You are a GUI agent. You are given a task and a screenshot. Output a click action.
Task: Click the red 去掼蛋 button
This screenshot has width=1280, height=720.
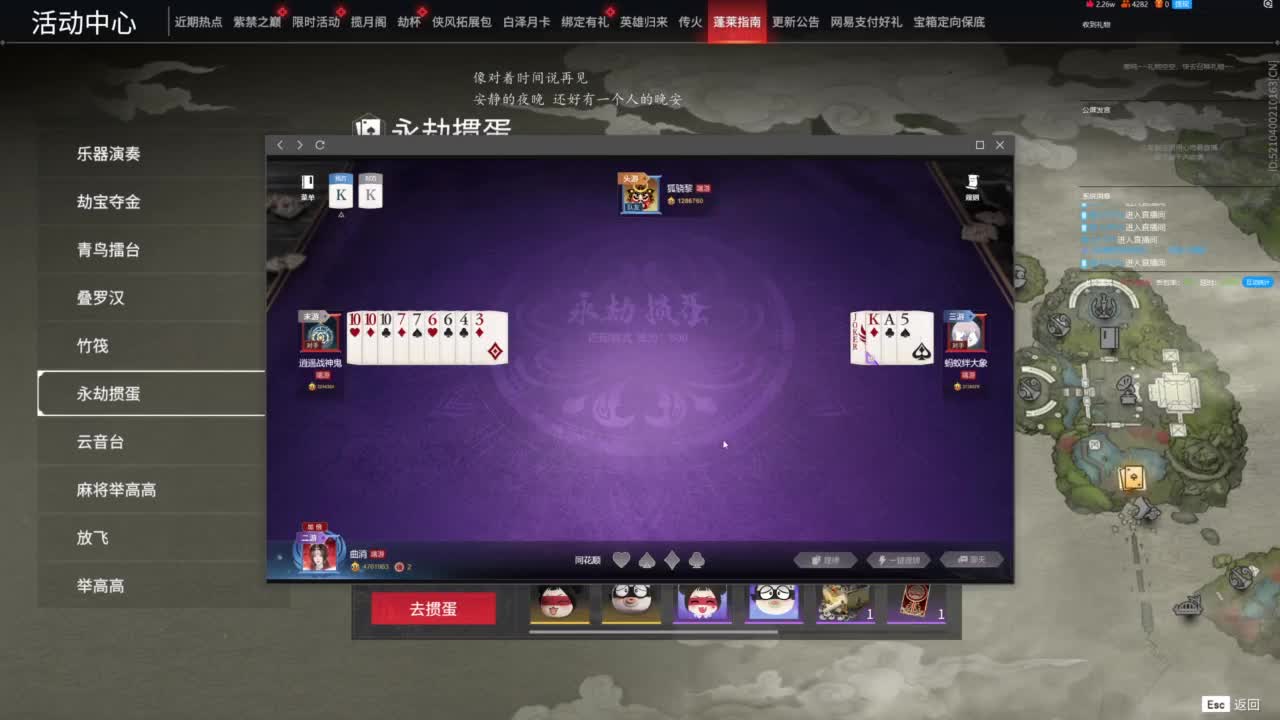(433, 607)
